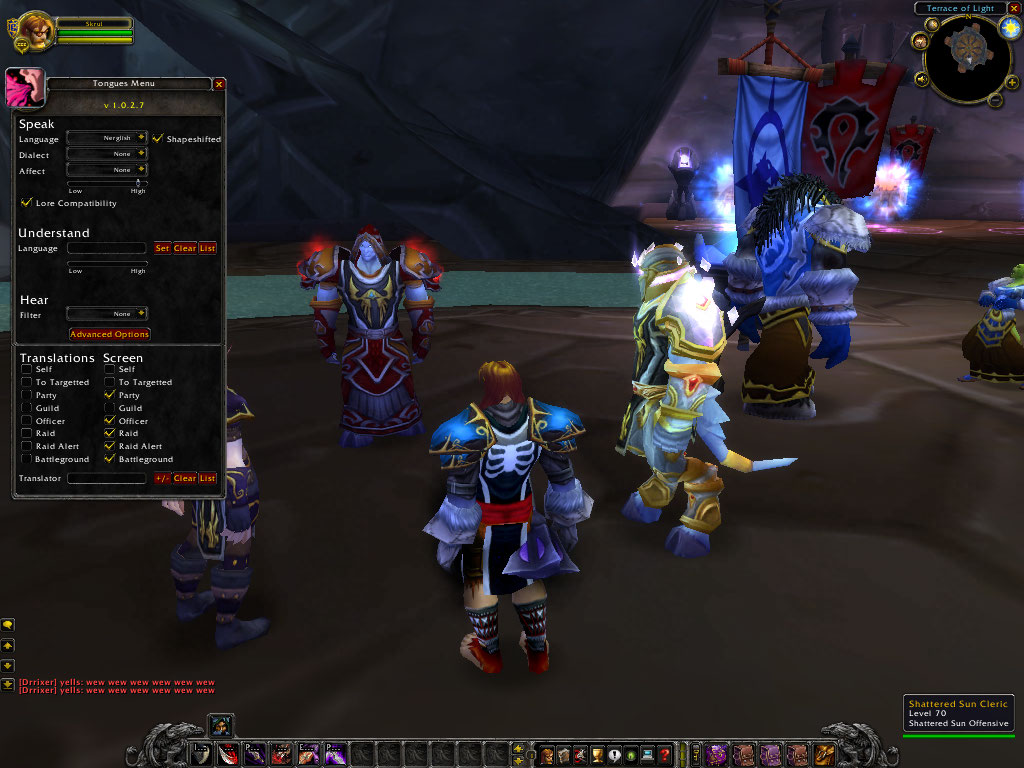
Task: Click the Translator +/- button
Action: (162, 479)
